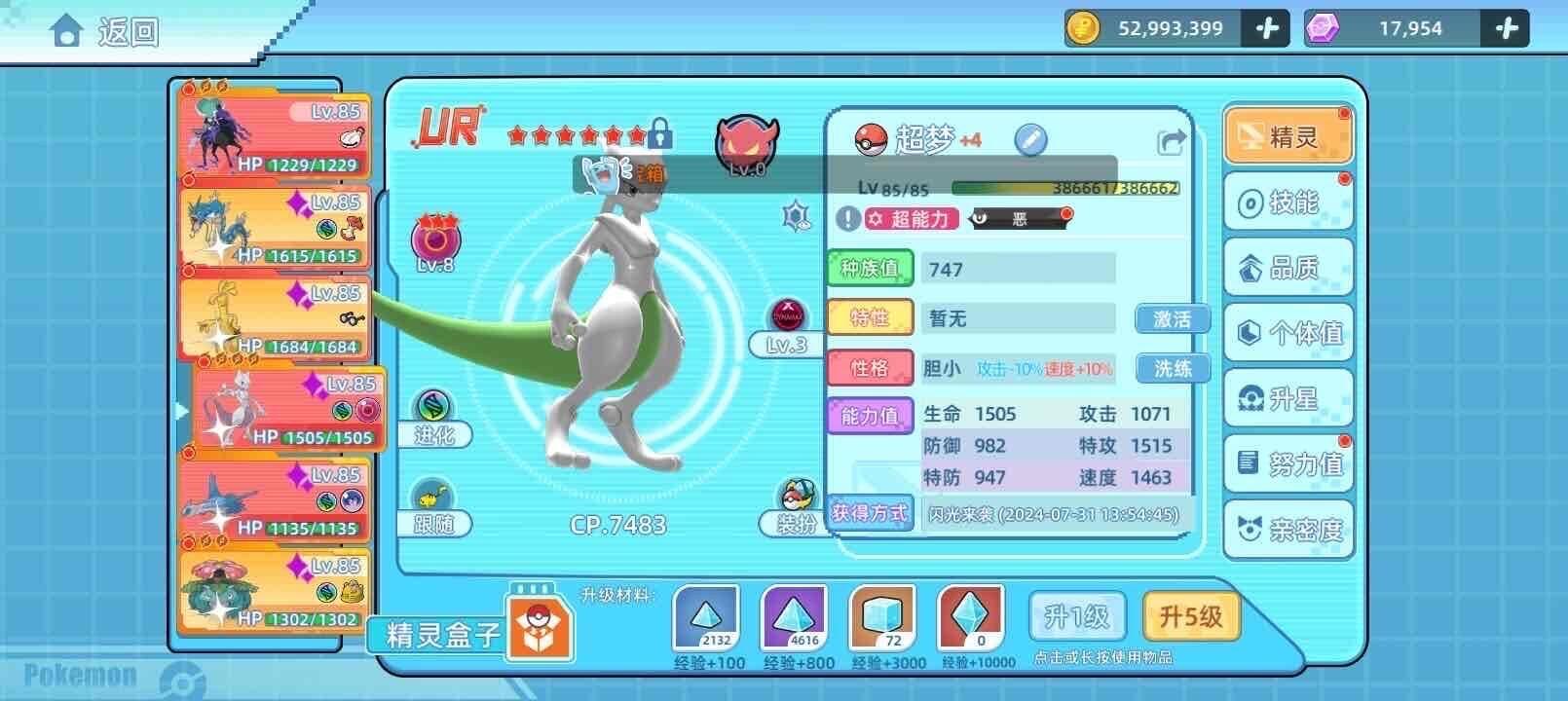Screen dimensions: 1568x701
Task: Open the 个体值 (IV) tab
Action: point(1288,333)
